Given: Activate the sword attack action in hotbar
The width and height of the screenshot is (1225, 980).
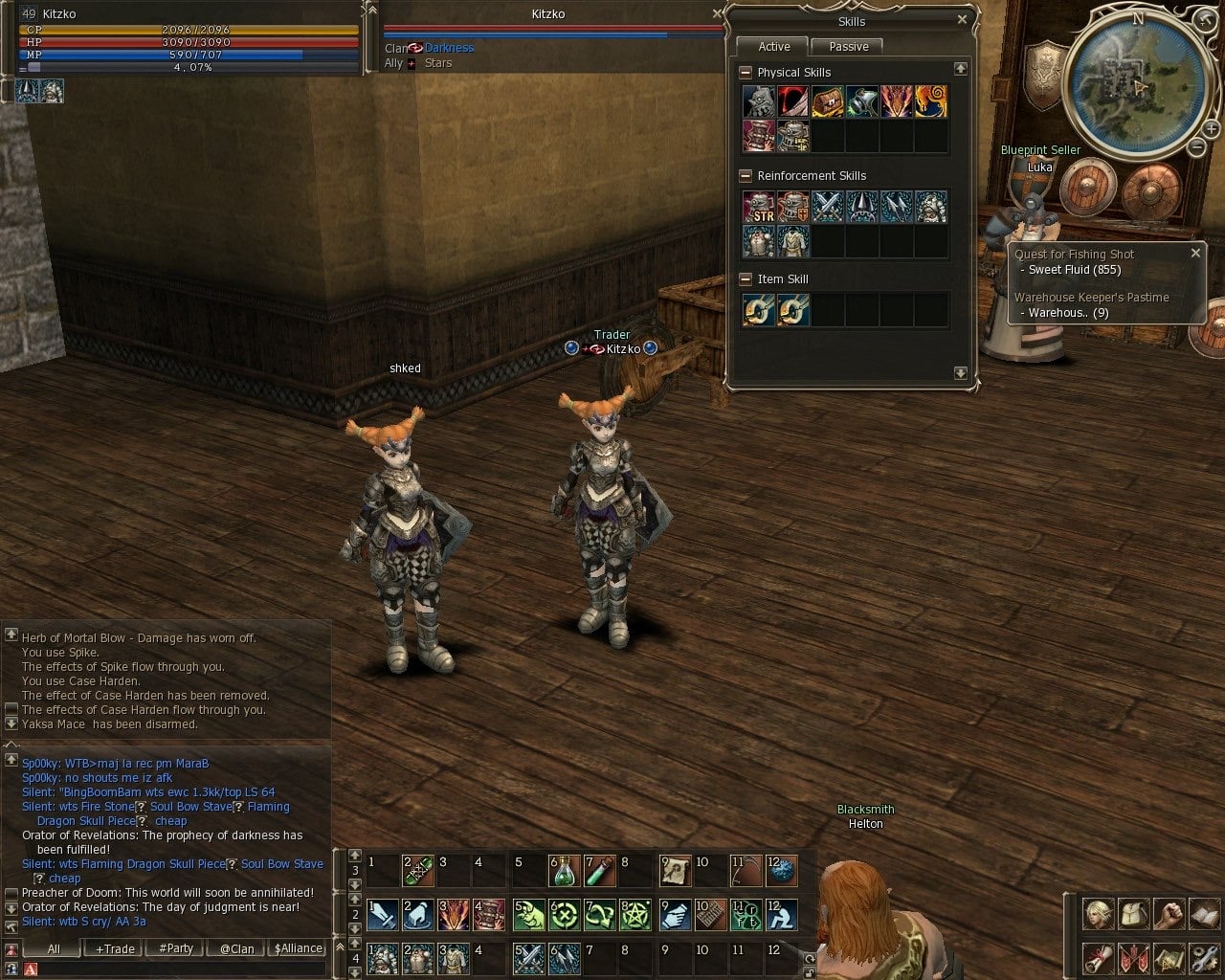Looking at the screenshot, I should pyautogui.click(x=383, y=915).
